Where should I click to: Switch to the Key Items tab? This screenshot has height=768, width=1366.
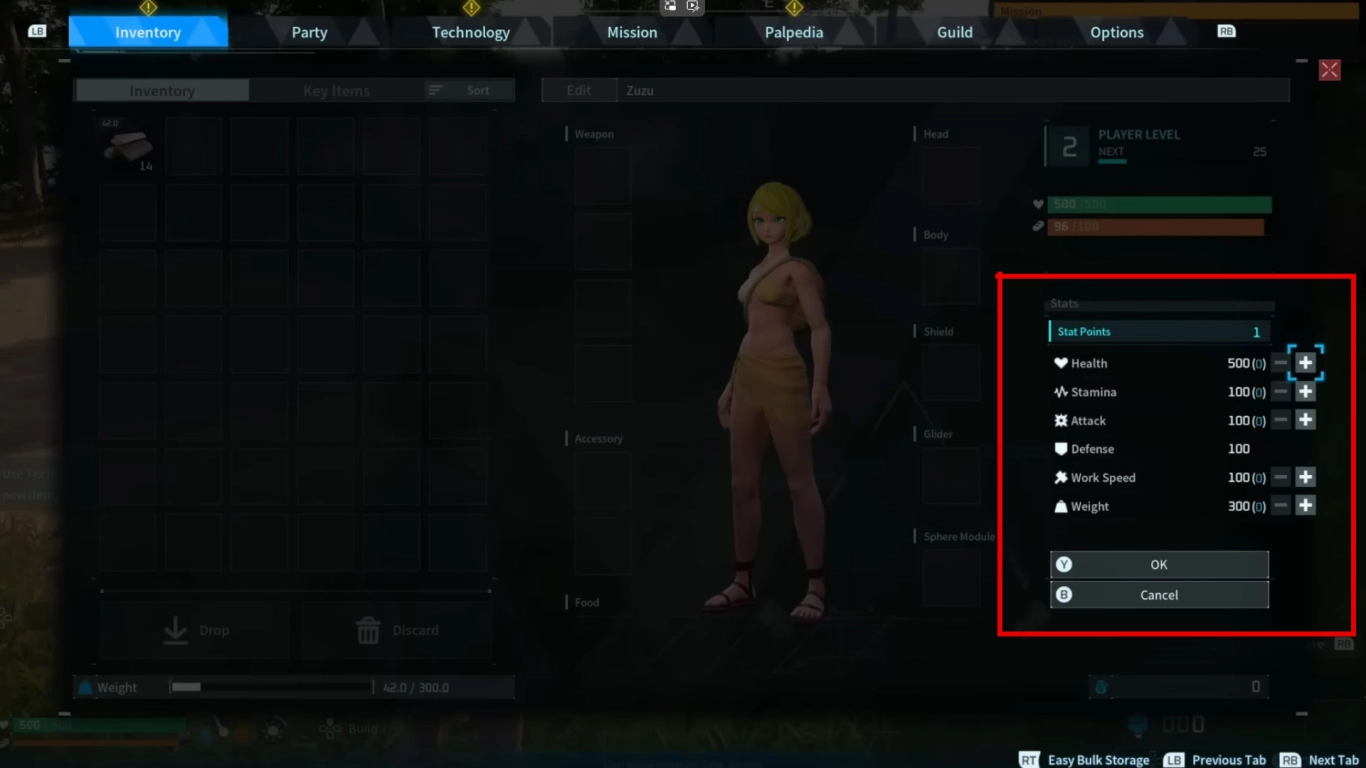click(336, 89)
